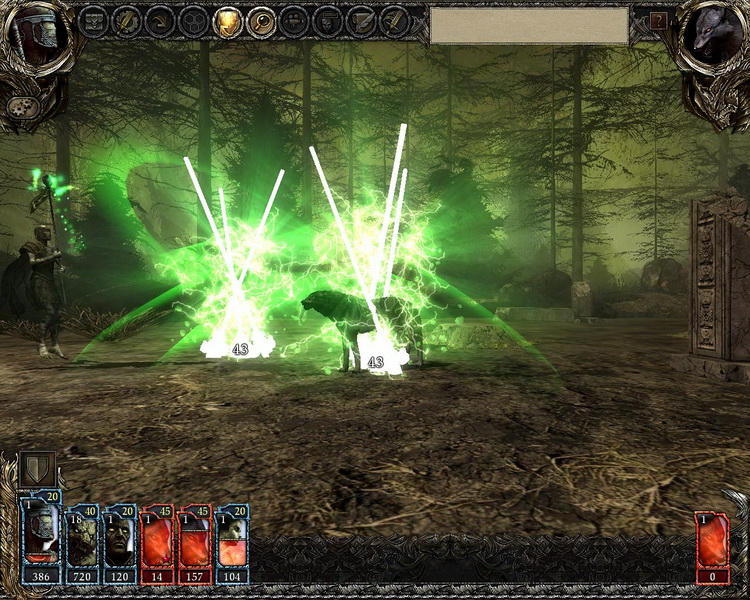Click the camera view button

[x=295, y=20]
